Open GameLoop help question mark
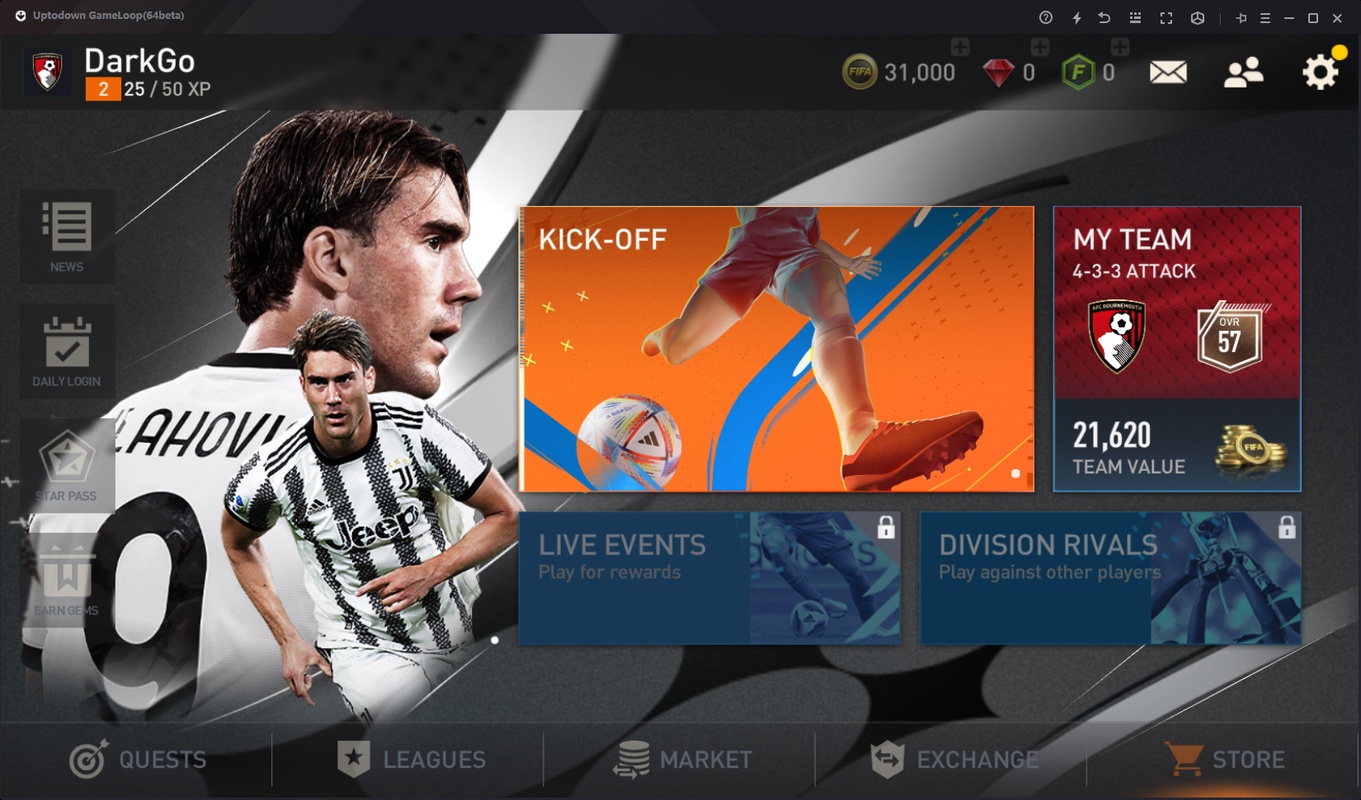The image size is (1361, 800). click(x=1044, y=17)
